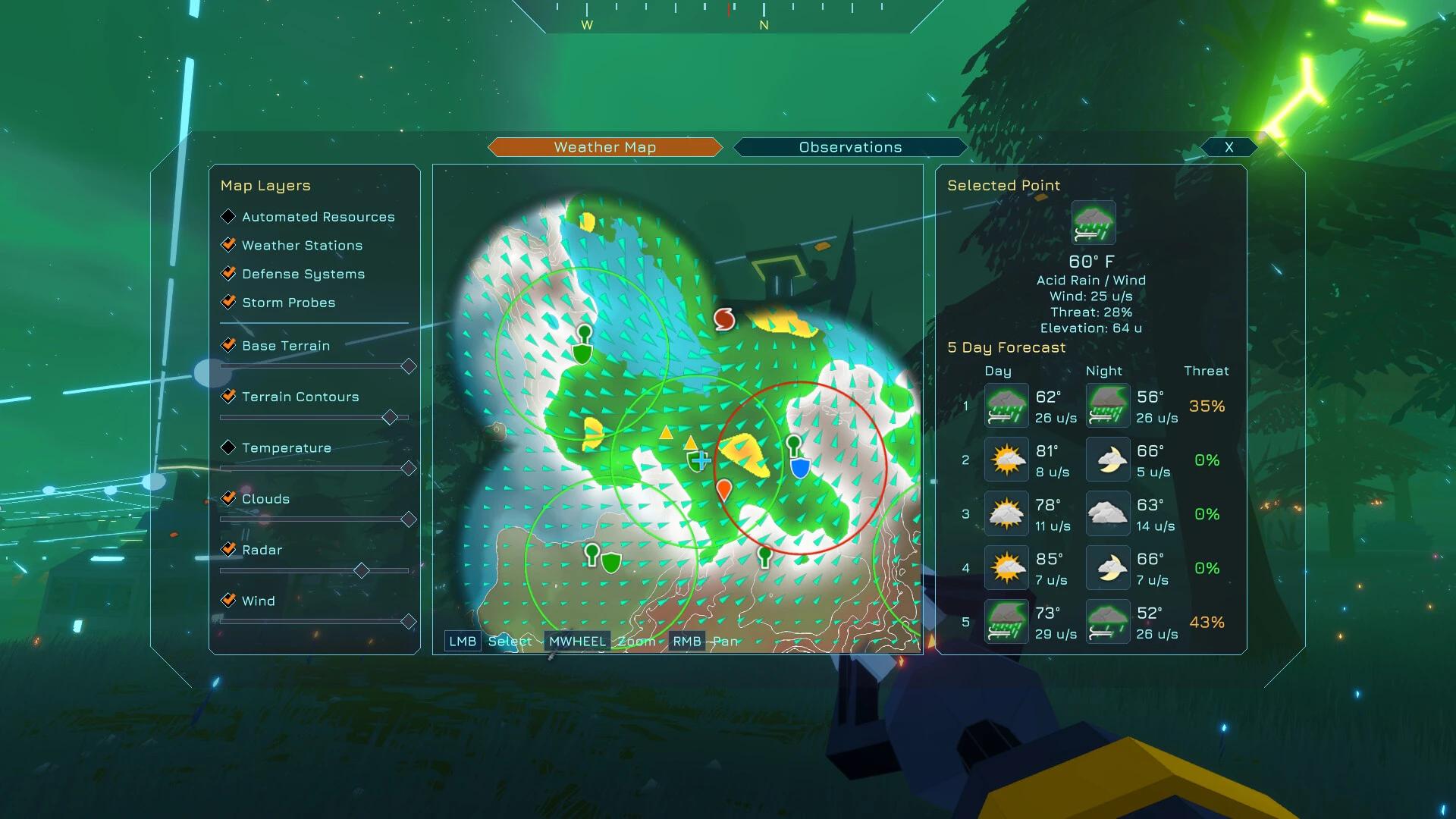This screenshot has height=819, width=1456.
Task: Click the orange pin marker near the map center
Action: click(x=725, y=490)
